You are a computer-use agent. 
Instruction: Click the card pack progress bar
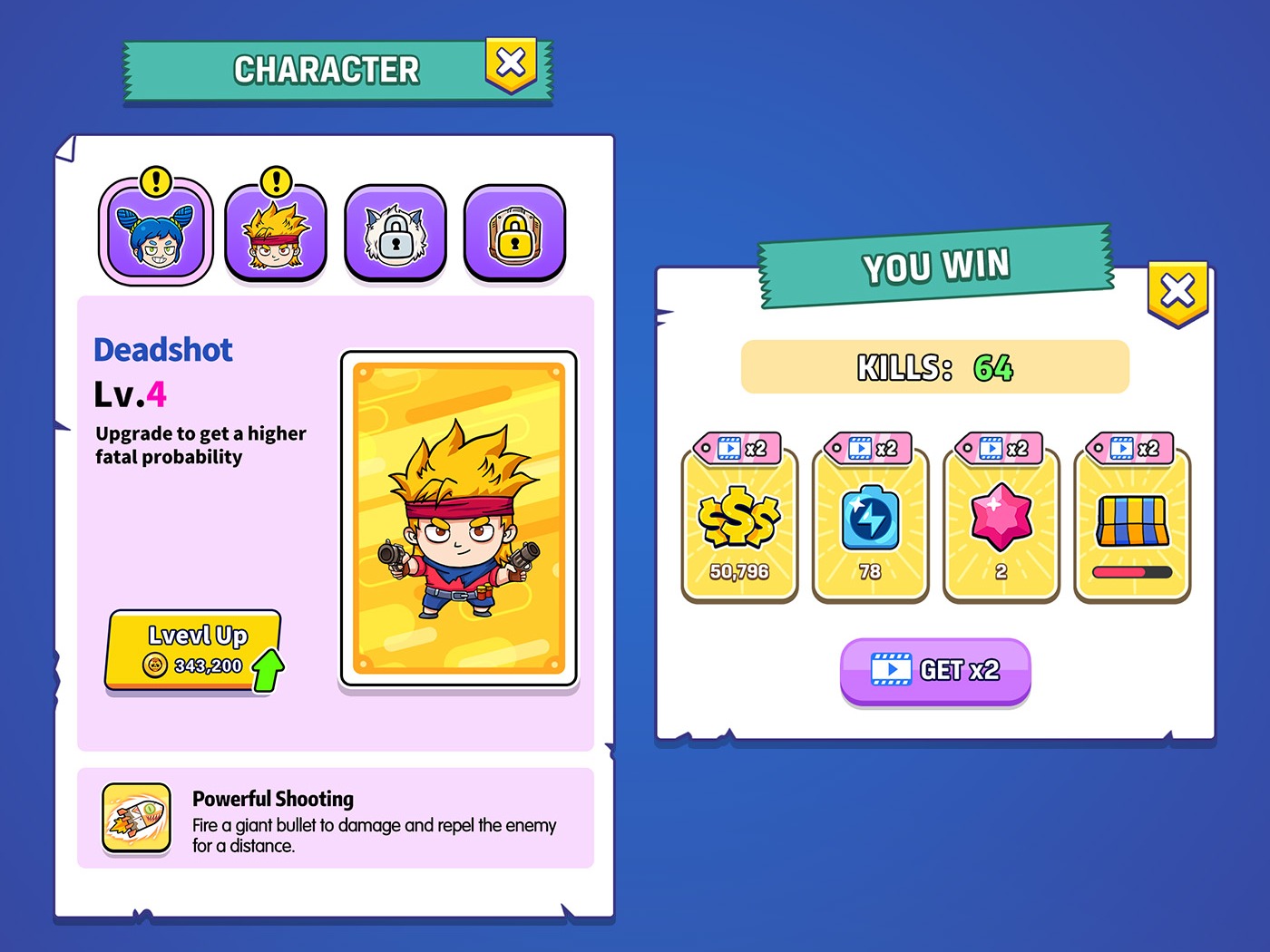tap(1131, 571)
